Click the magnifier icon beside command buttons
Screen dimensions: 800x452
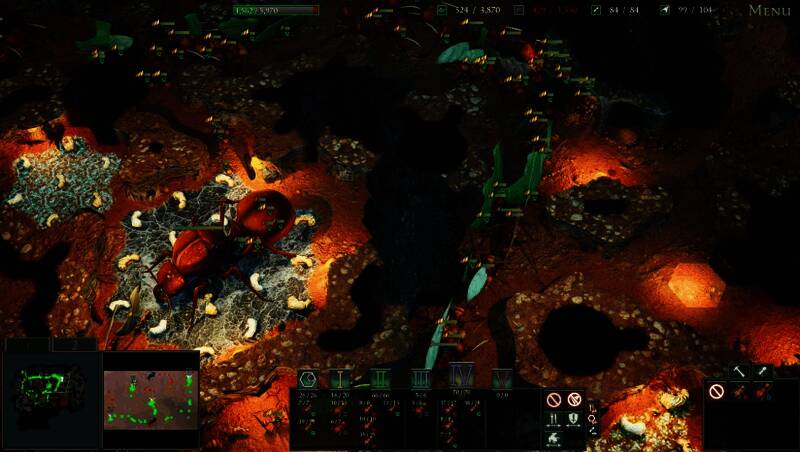click(x=592, y=419)
